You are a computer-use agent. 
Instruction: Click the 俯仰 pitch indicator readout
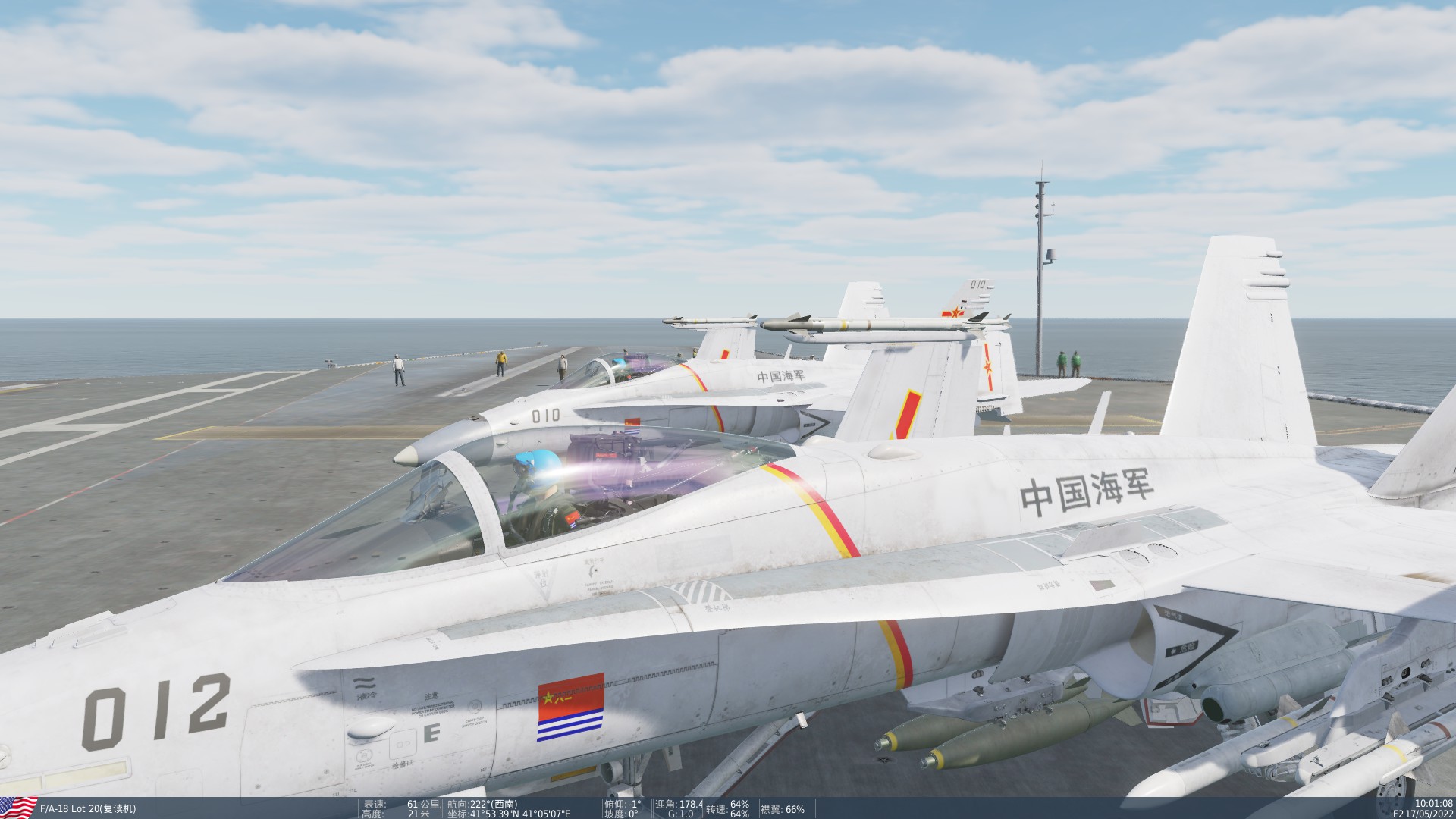(622, 803)
